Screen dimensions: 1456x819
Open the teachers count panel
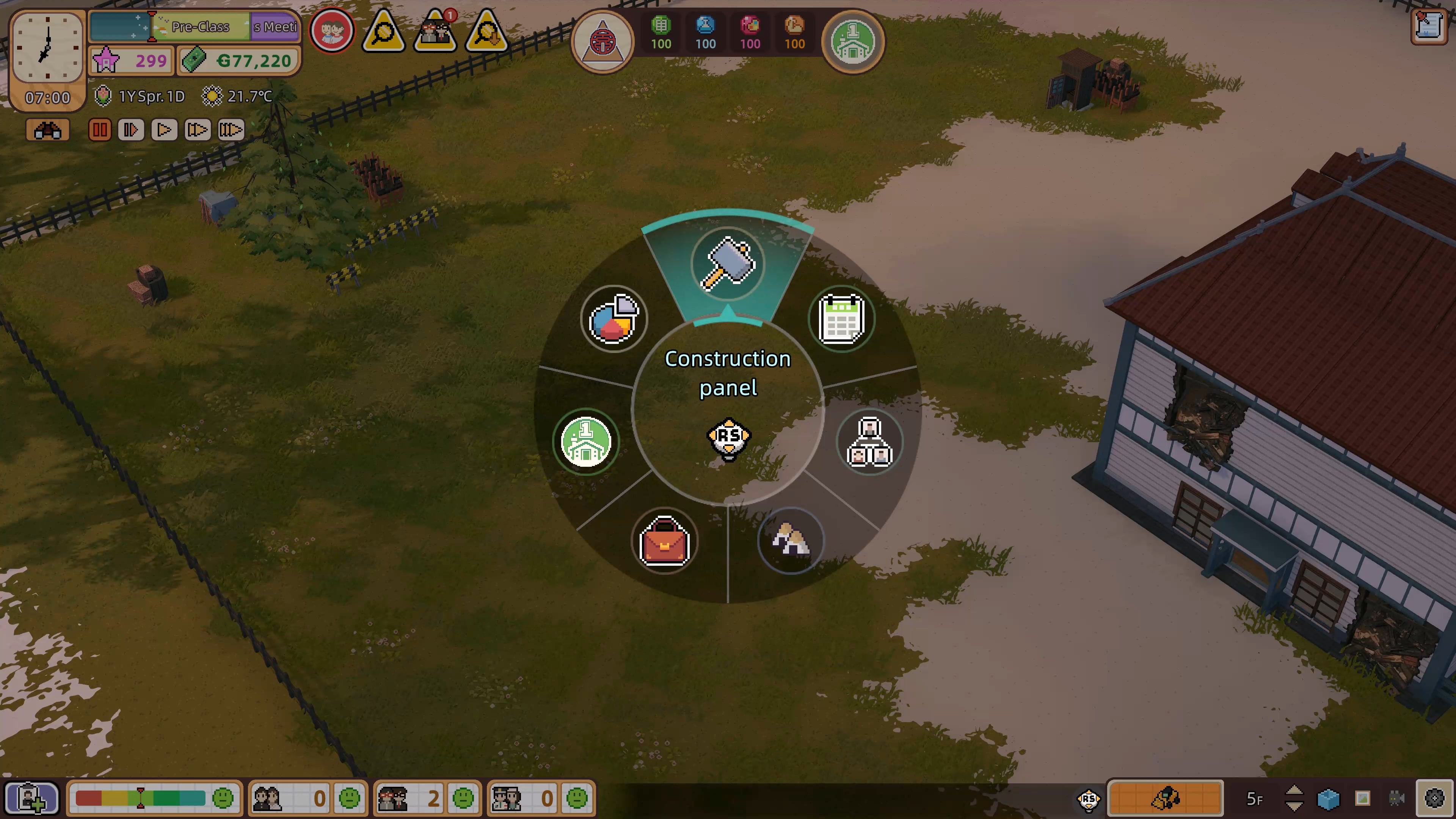(427, 798)
